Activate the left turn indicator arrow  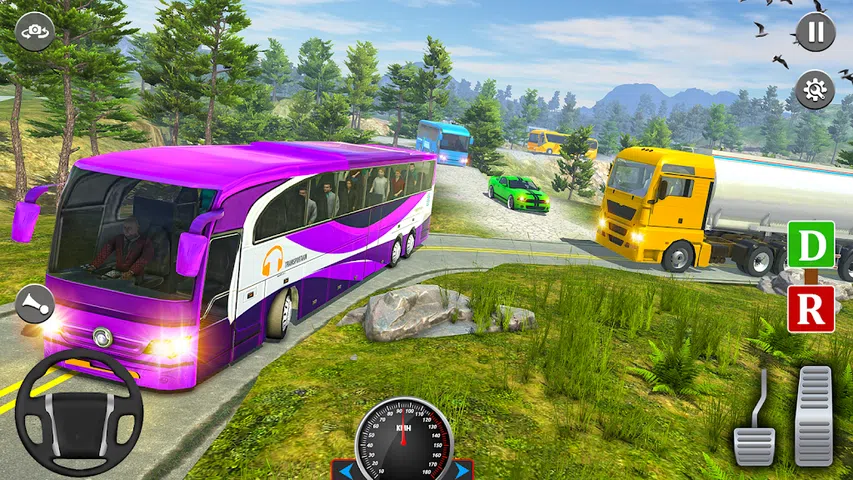pos(345,469)
